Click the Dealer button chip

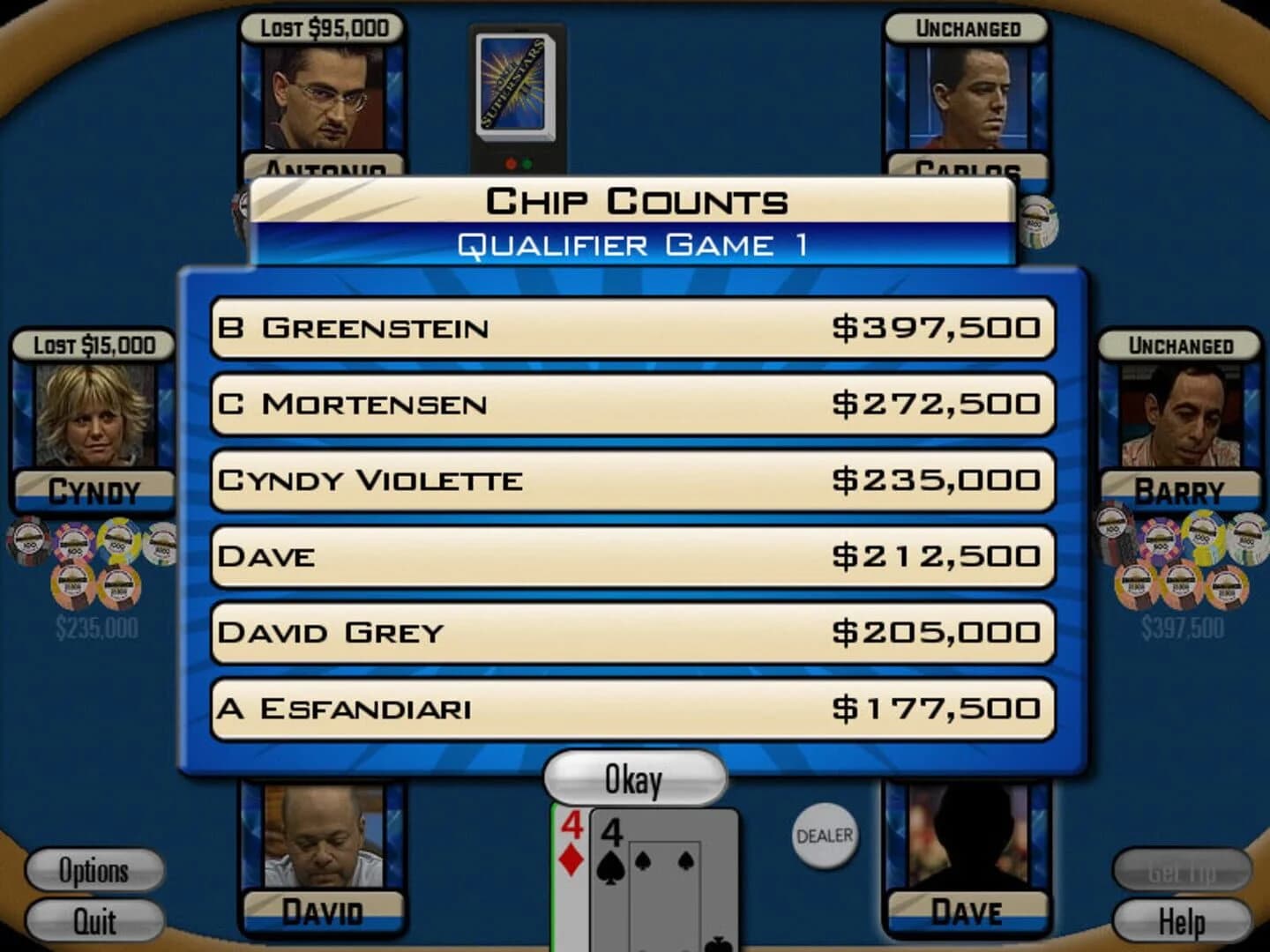823,837
